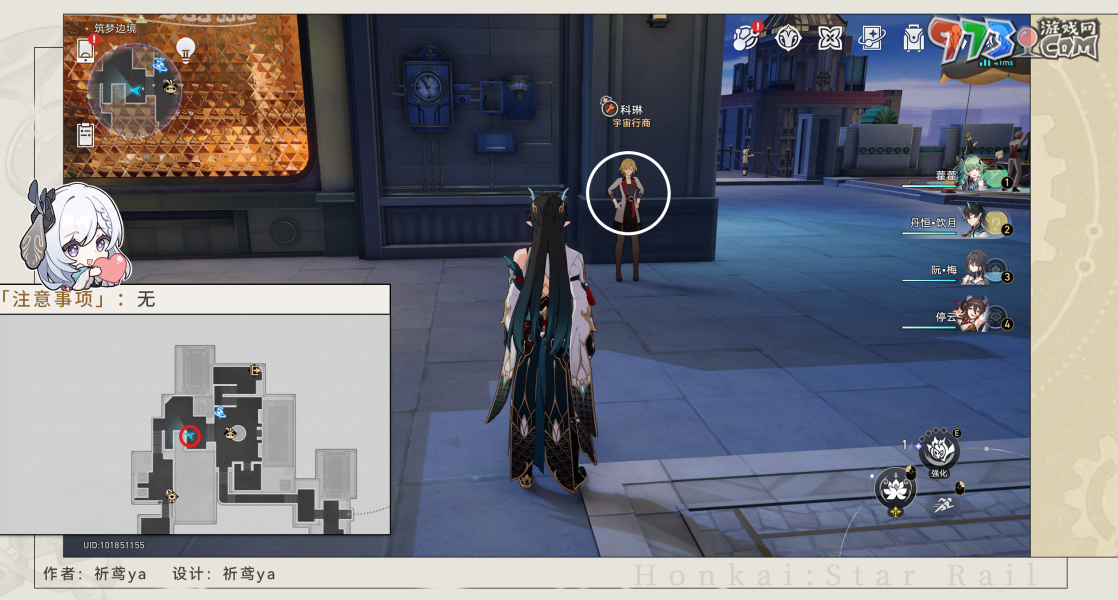Click the red-circled marker on guide map
1118x600 pixels.
tap(189, 436)
